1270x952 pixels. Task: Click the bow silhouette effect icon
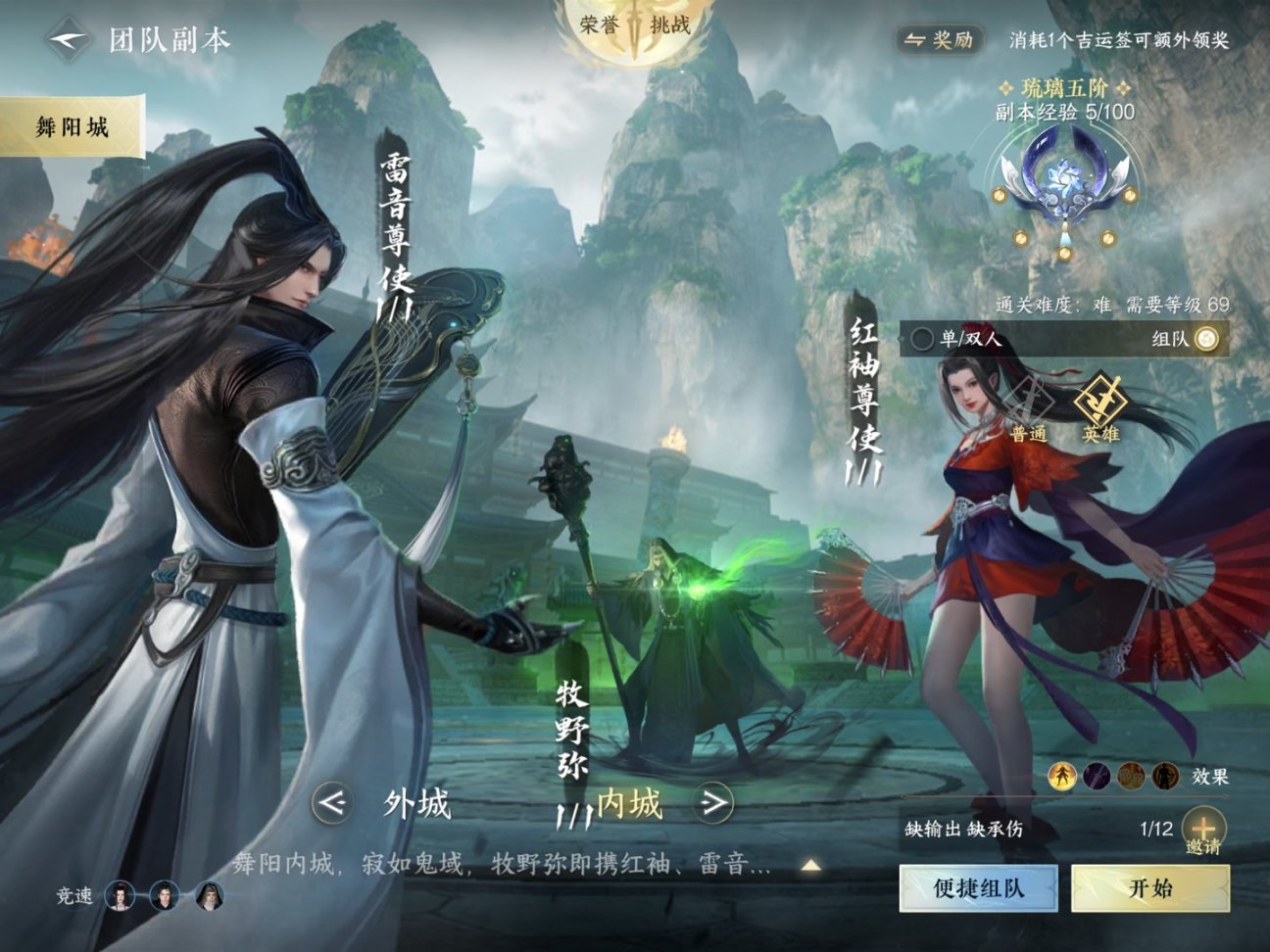(1166, 775)
